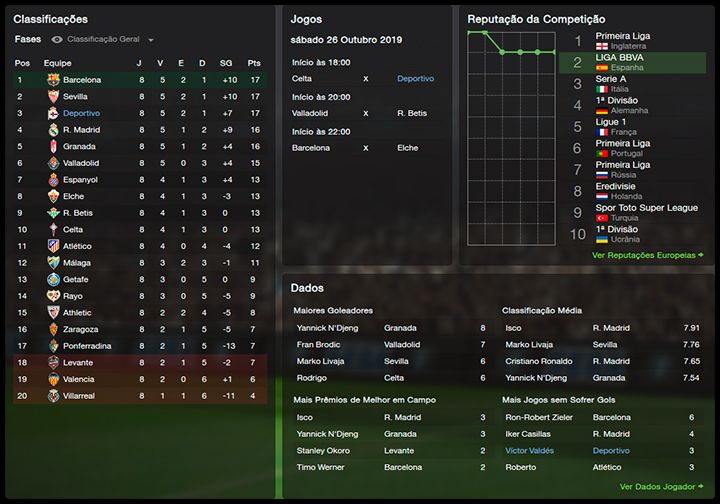Open Cristiano Ronaldo's average rating entry
720x504 pixels.
click(542, 361)
